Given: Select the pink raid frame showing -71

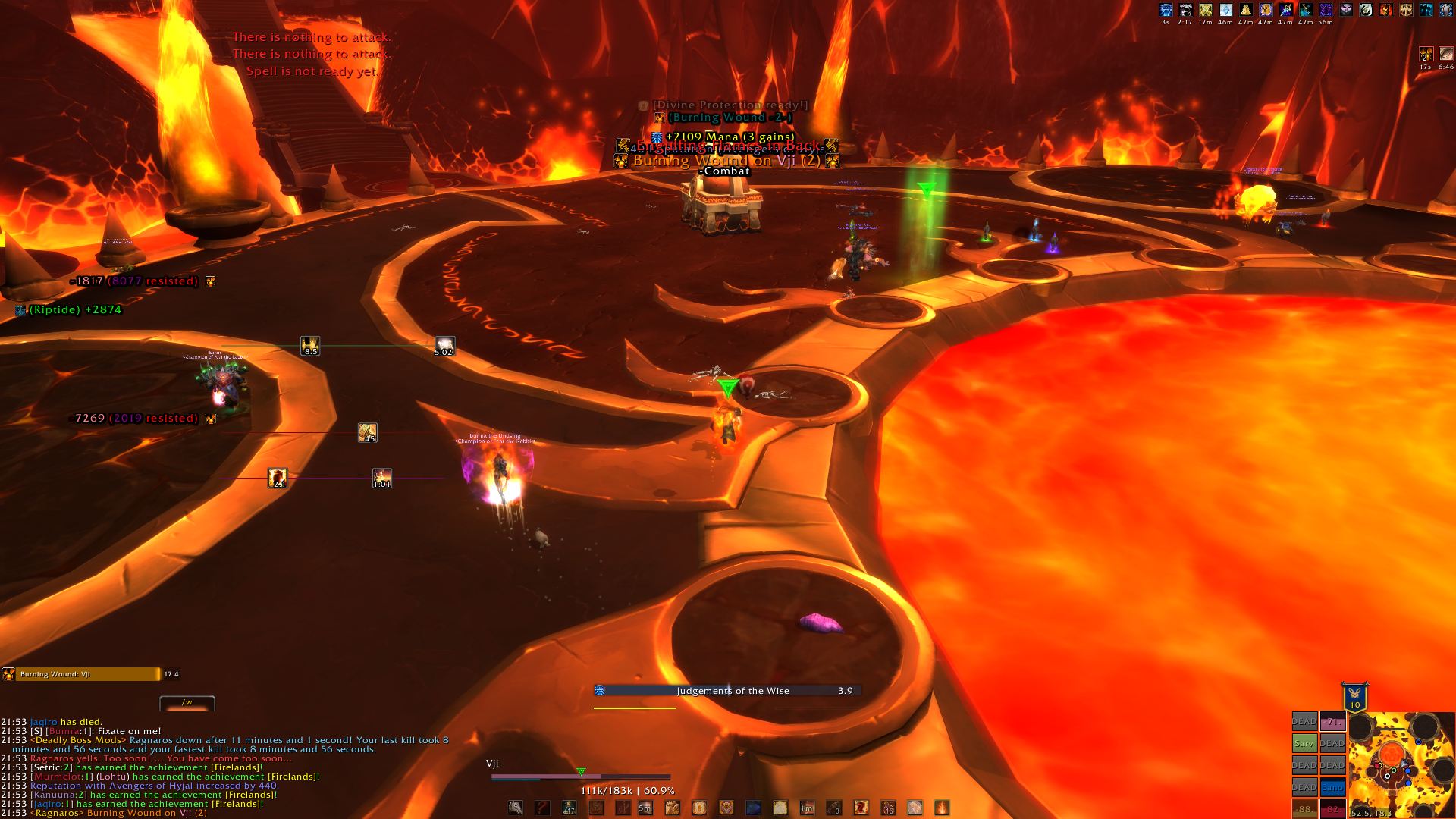Looking at the screenshot, I should (x=1332, y=721).
